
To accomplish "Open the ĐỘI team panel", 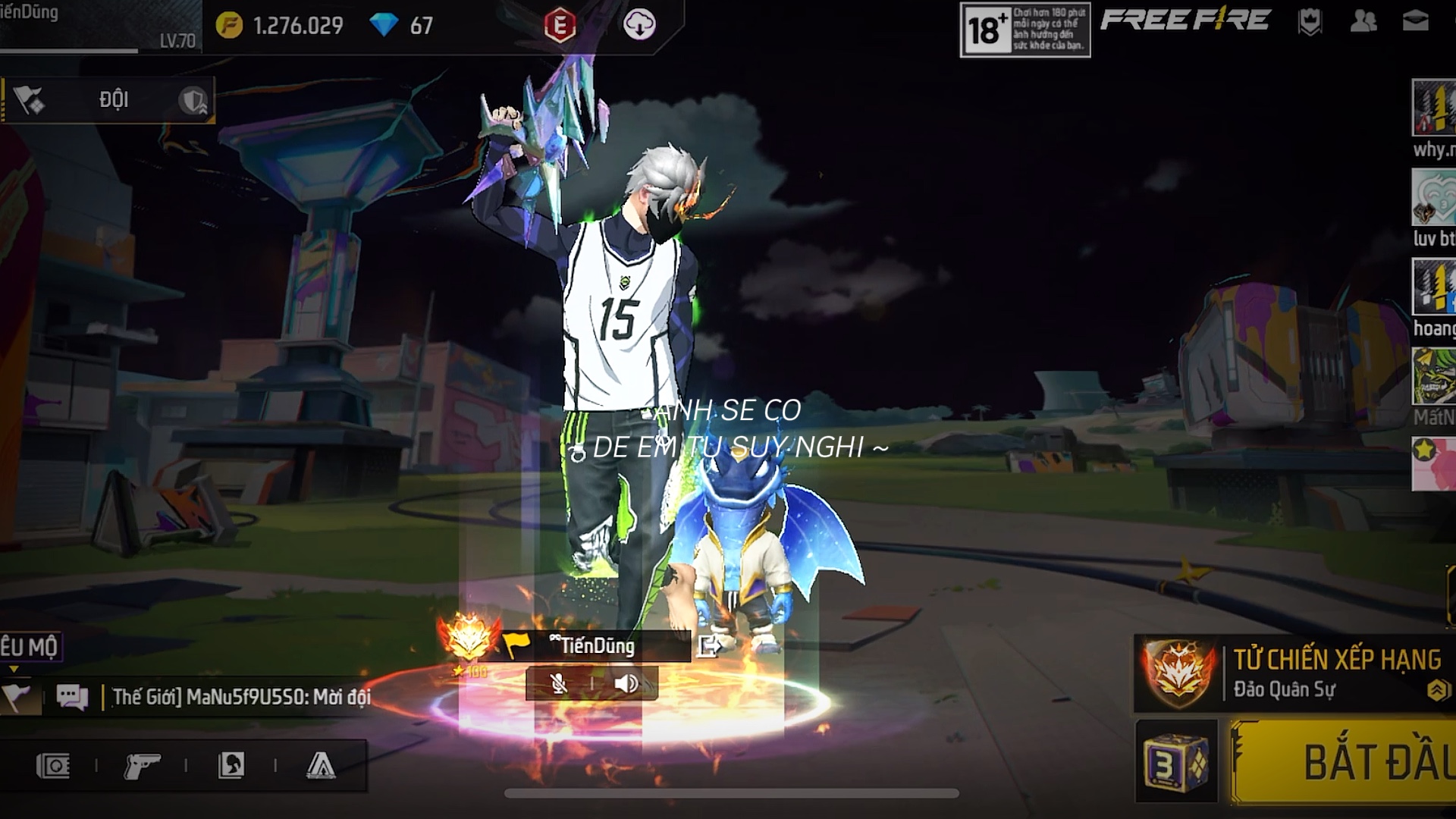I will [x=114, y=99].
